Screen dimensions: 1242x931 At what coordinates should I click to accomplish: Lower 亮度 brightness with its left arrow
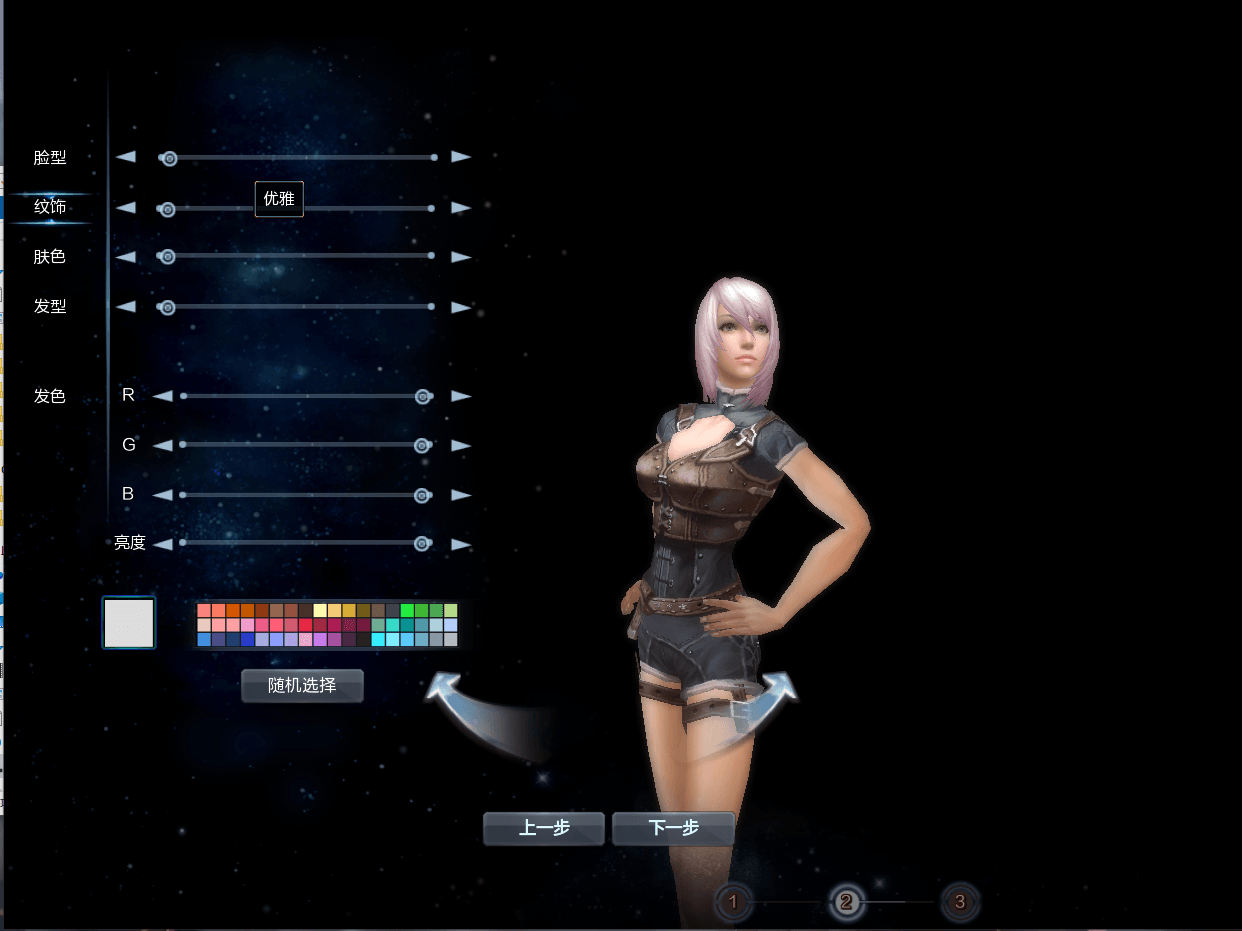point(162,544)
